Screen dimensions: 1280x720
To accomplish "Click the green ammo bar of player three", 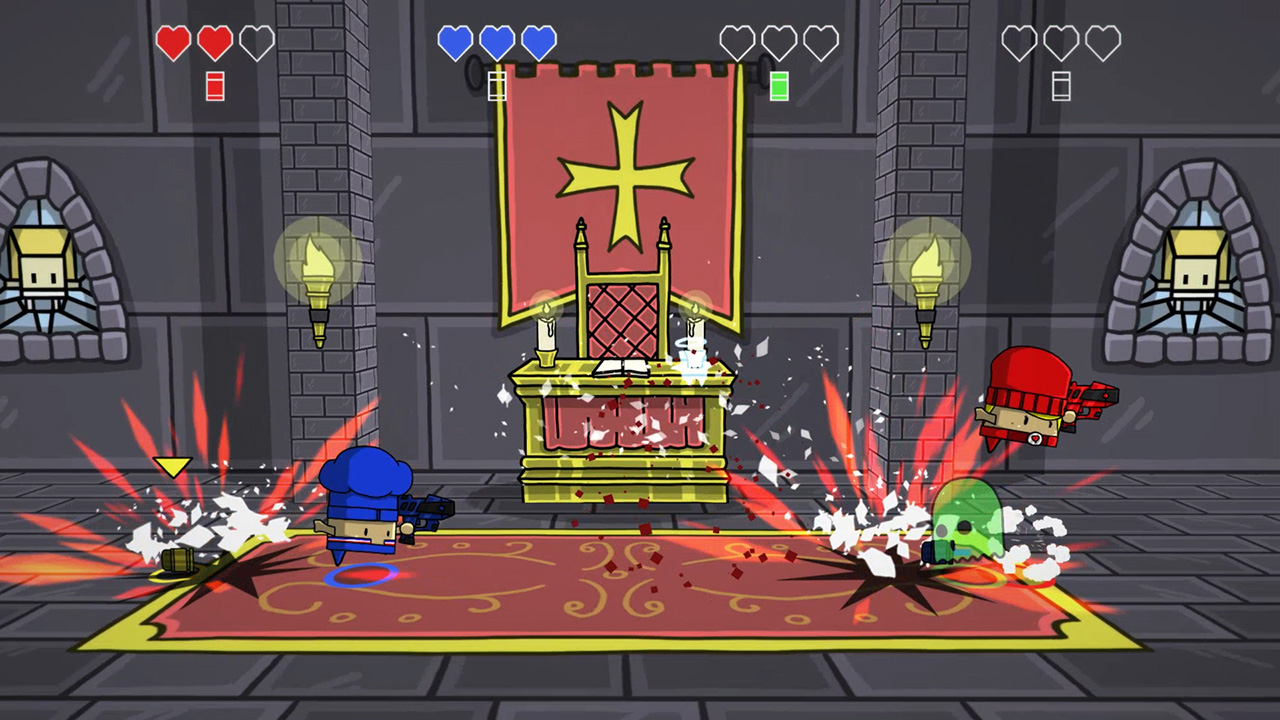I will 779,85.
